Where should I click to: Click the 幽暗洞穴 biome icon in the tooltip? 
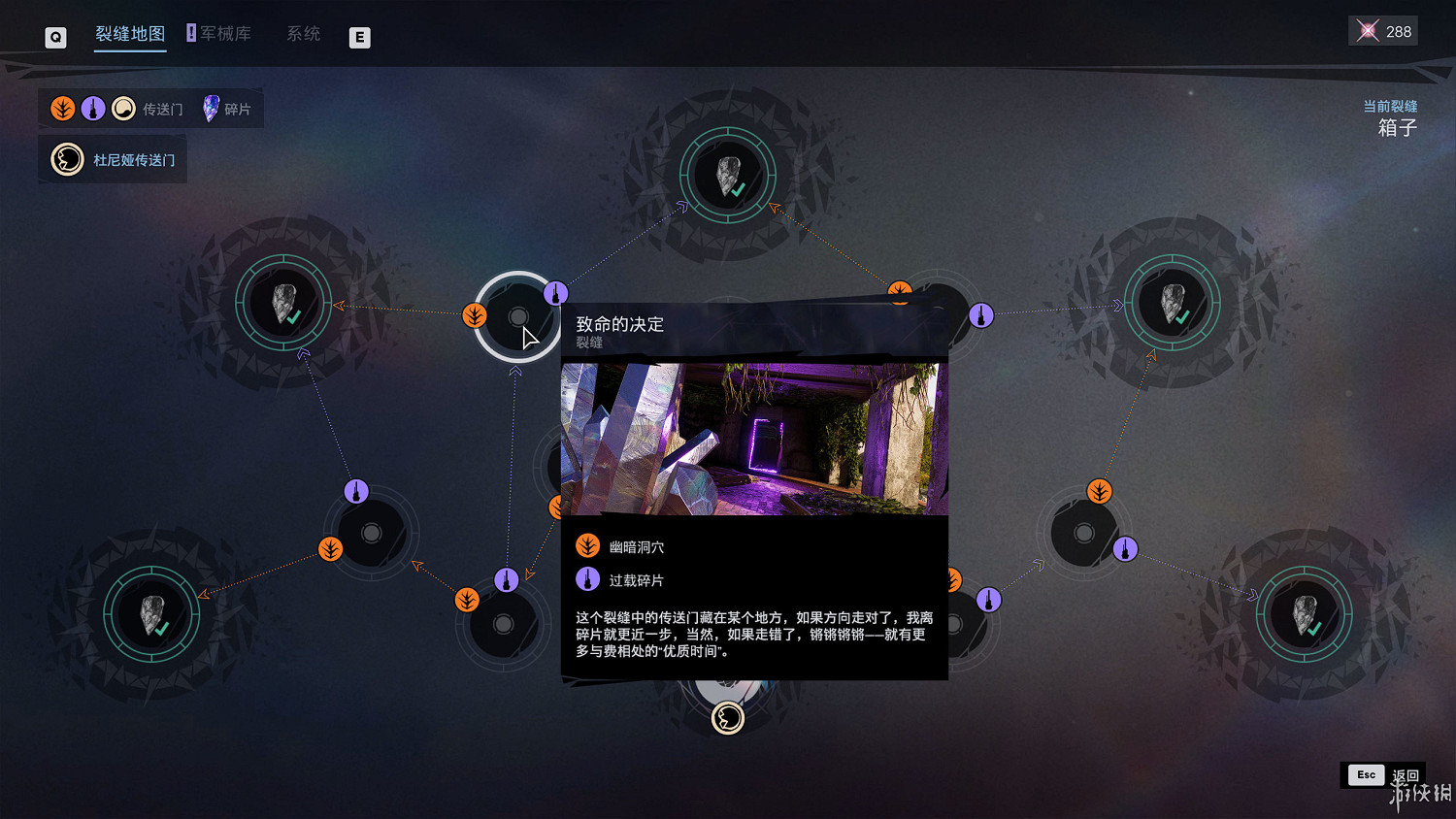tap(587, 545)
